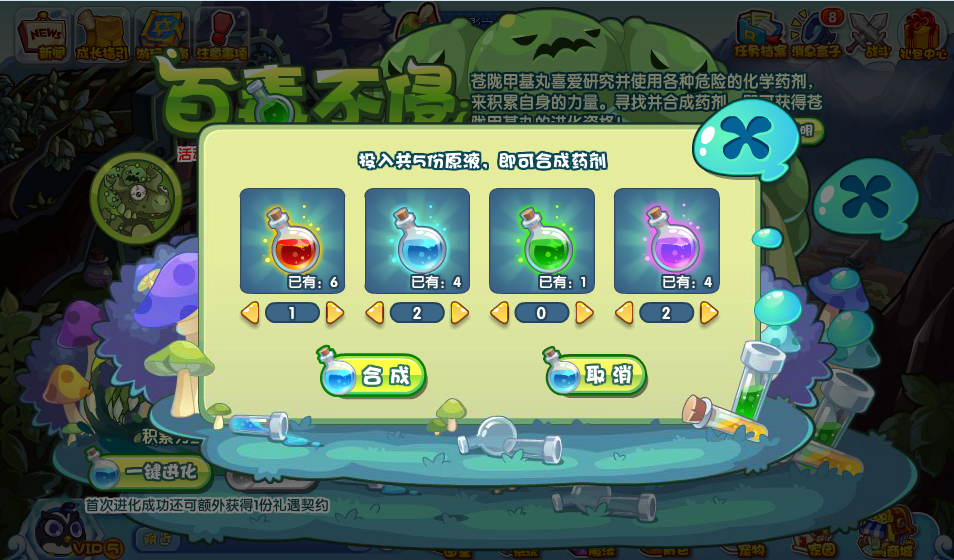Decrease the blue potion quantity
Image resolution: width=954 pixels, height=560 pixels.
point(375,313)
